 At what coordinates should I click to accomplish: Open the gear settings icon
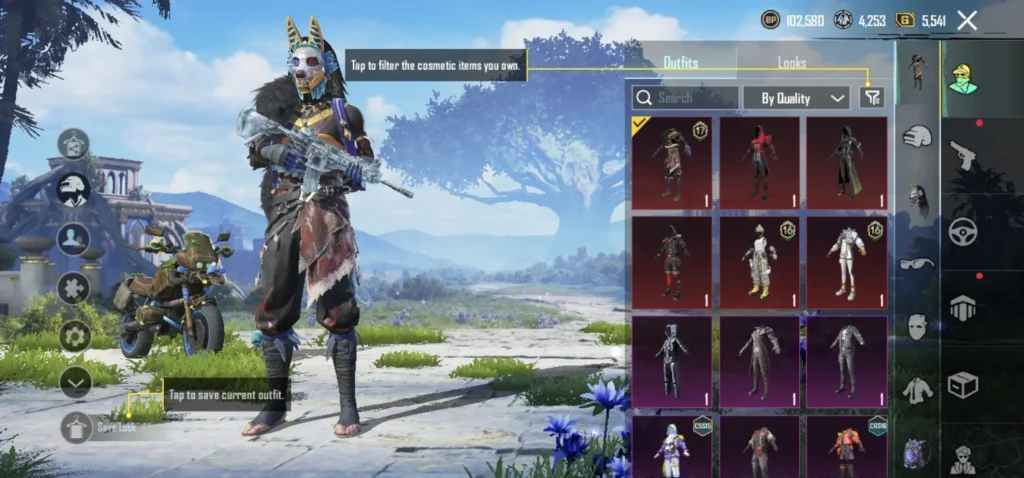click(x=75, y=335)
